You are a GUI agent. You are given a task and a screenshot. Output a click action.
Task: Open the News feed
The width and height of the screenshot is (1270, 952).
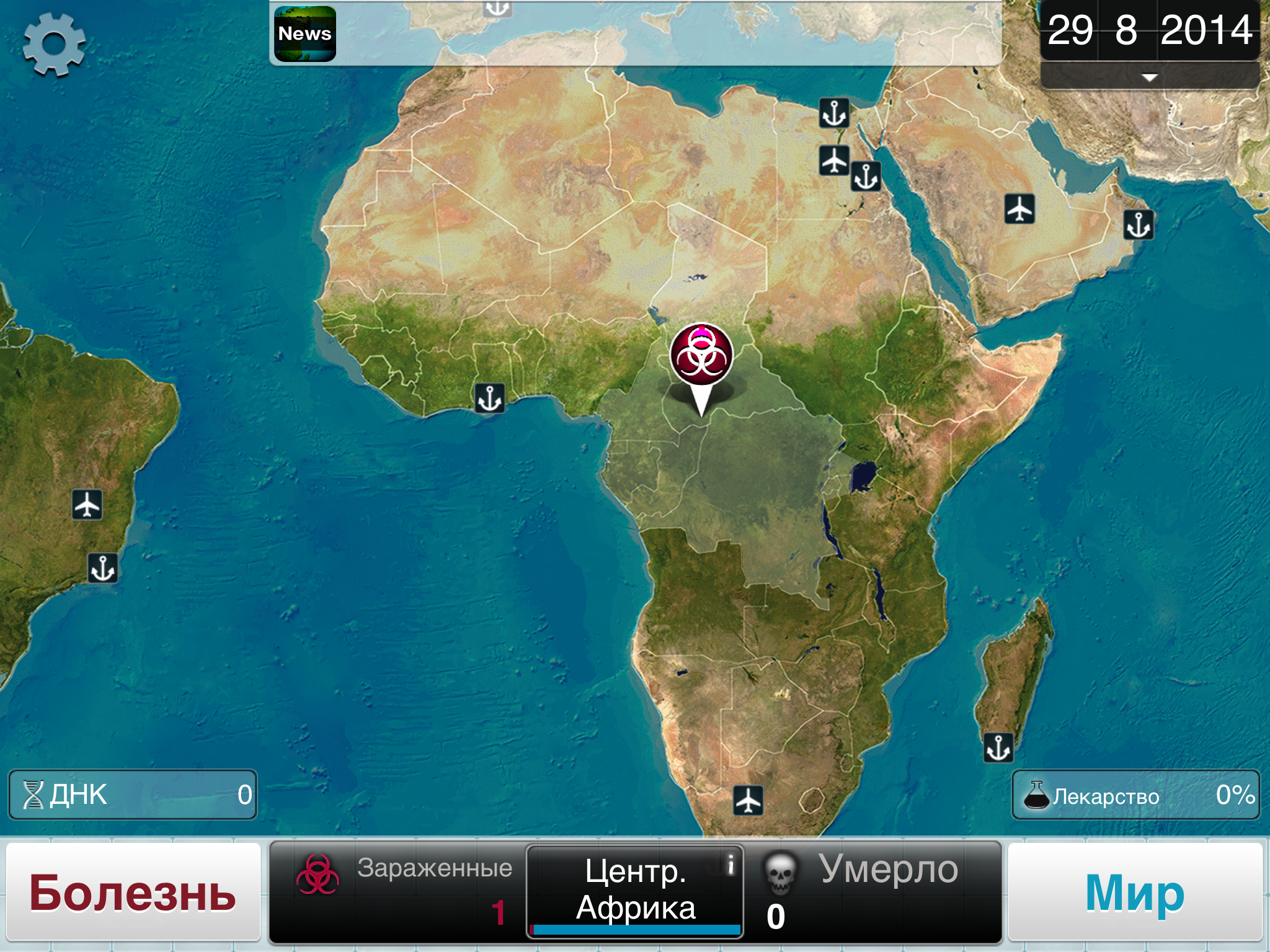[305, 34]
